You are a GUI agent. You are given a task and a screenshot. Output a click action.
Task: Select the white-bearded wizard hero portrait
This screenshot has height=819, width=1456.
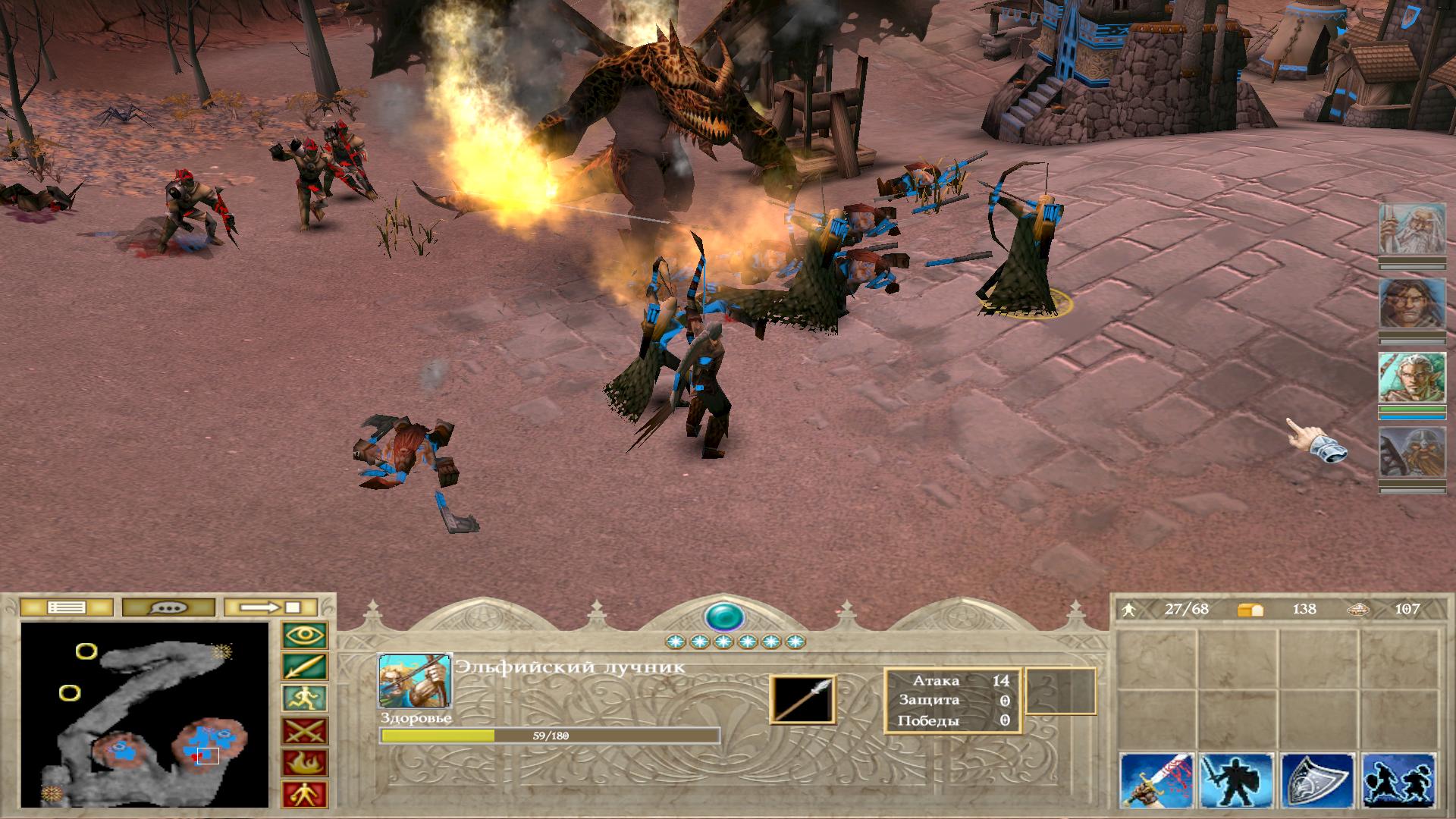(x=1412, y=229)
